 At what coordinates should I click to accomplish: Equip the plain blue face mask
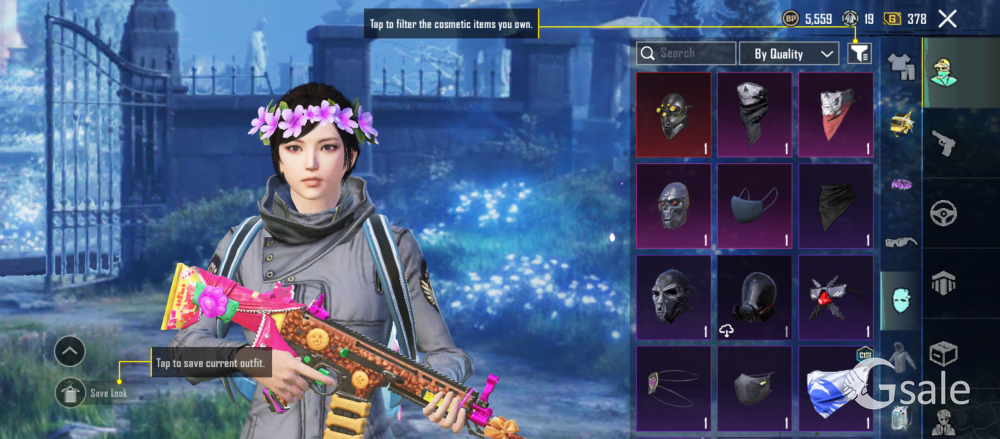(x=754, y=206)
